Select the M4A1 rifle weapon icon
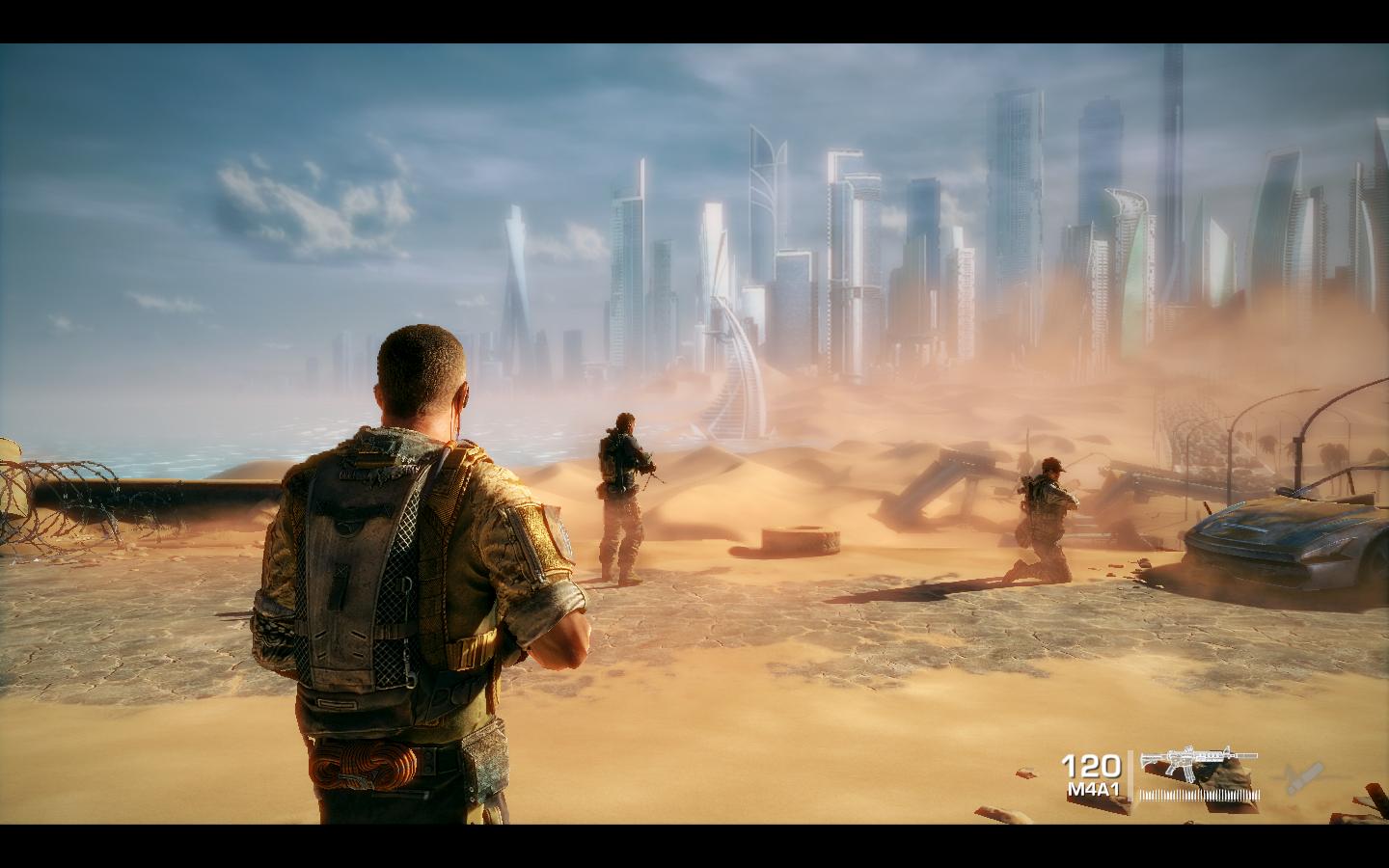Image resolution: width=1389 pixels, height=868 pixels. click(1198, 762)
